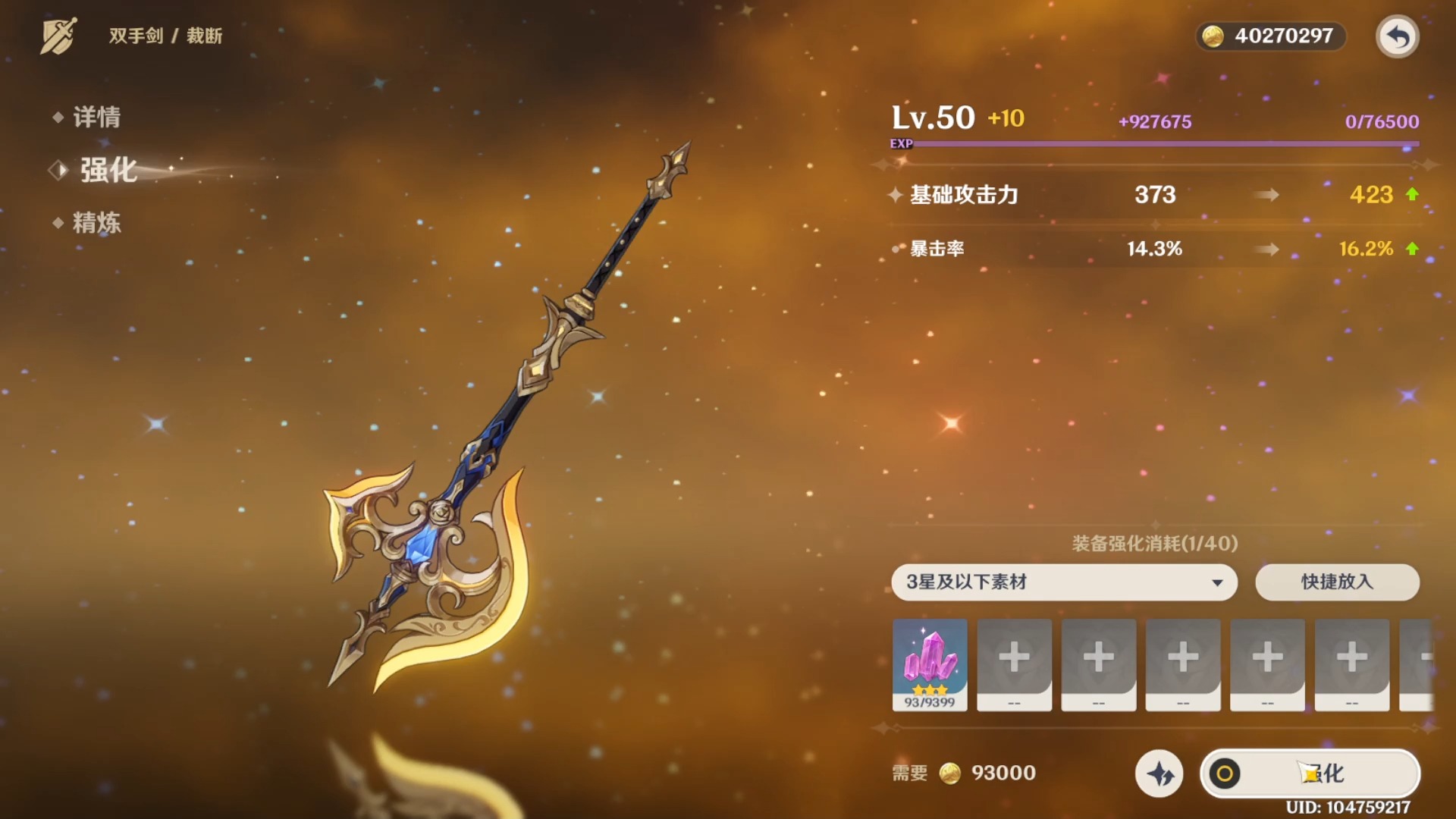
Task: Select the purple enhancement ore slot
Action: (x=930, y=664)
